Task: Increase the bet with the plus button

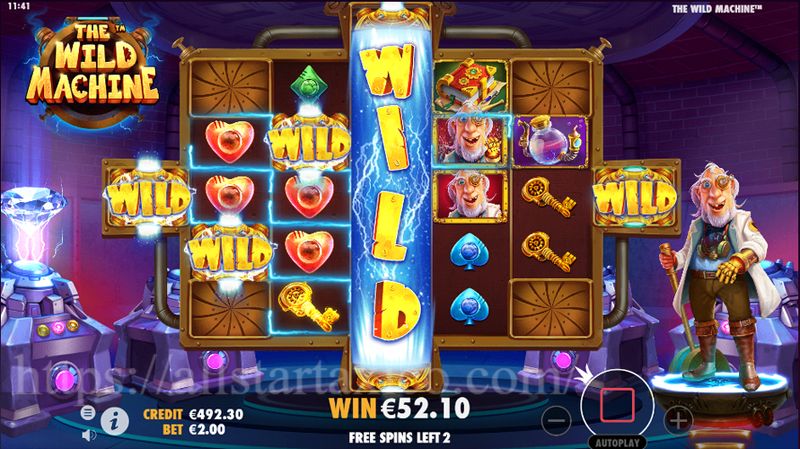Action: point(678,418)
